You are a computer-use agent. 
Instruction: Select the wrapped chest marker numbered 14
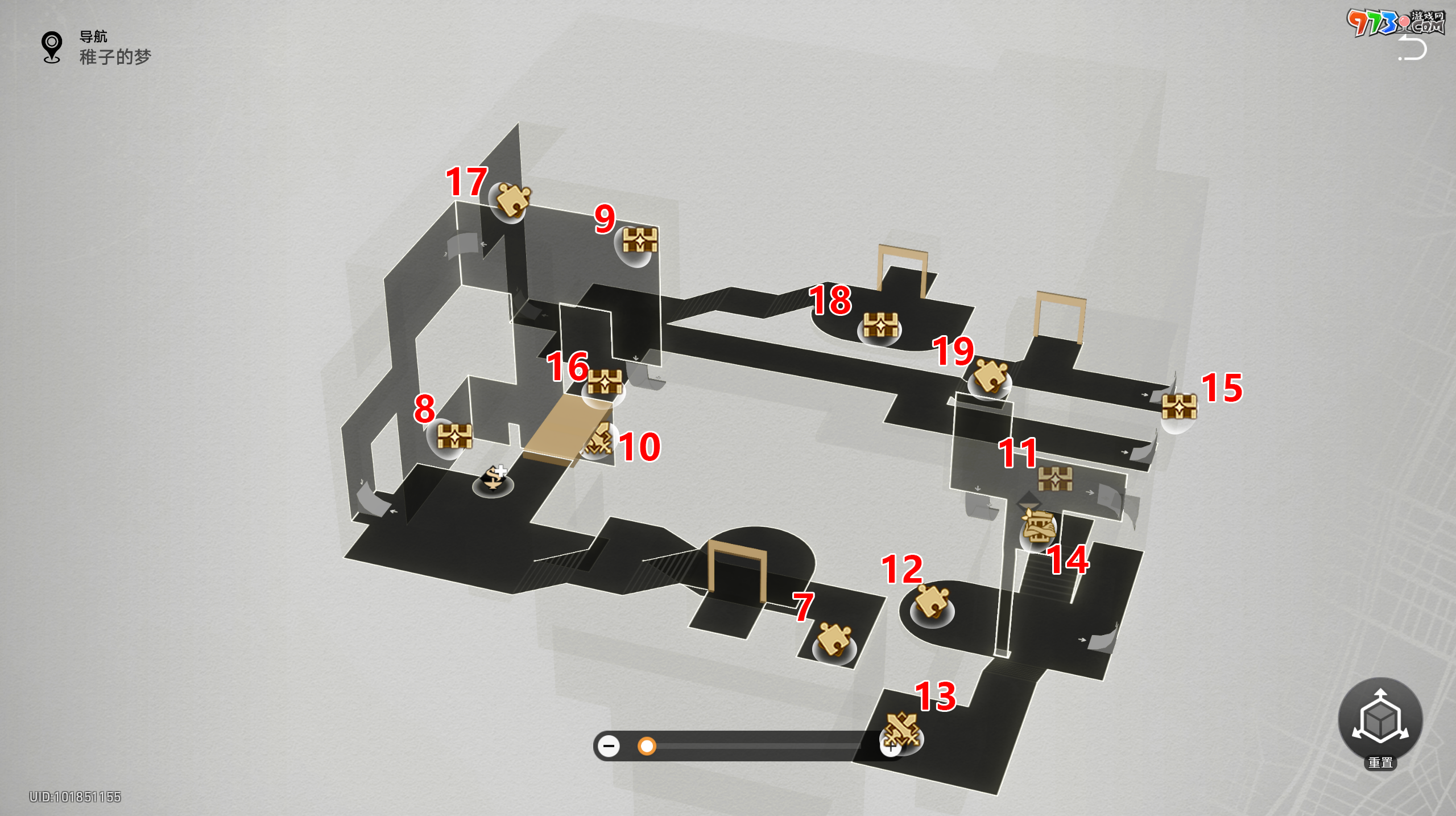pyautogui.click(x=1039, y=527)
